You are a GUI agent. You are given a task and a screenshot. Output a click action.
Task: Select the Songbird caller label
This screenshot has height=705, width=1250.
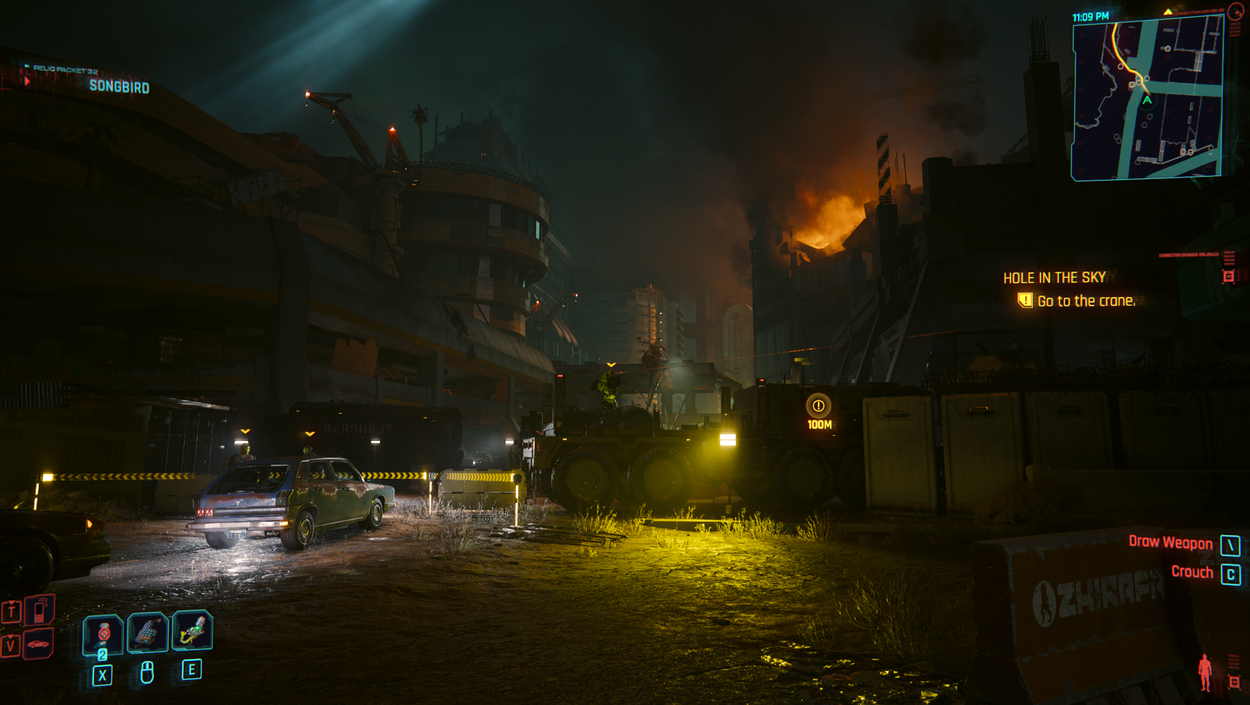click(119, 87)
